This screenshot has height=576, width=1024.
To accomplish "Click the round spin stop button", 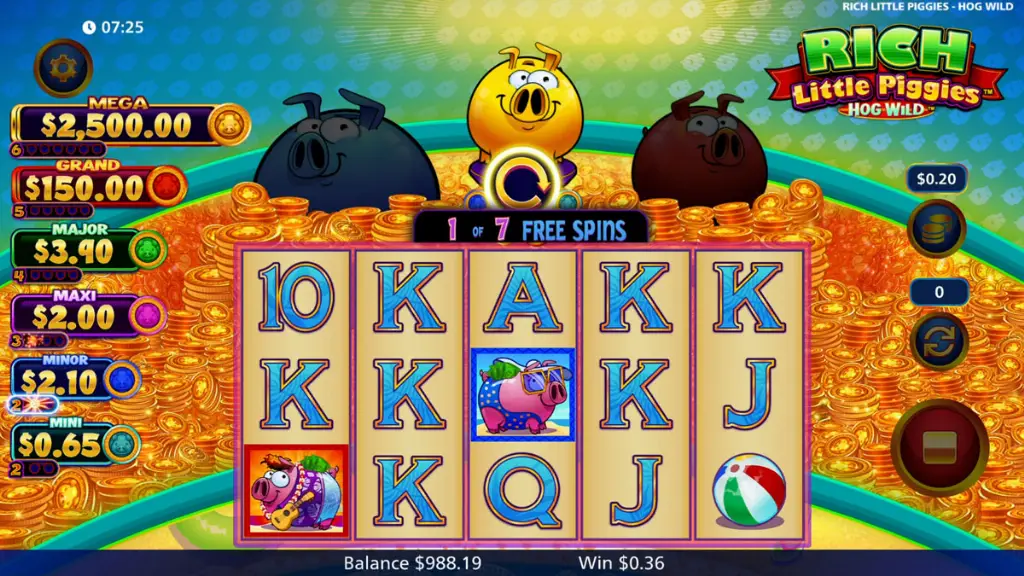I will (x=939, y=446).
